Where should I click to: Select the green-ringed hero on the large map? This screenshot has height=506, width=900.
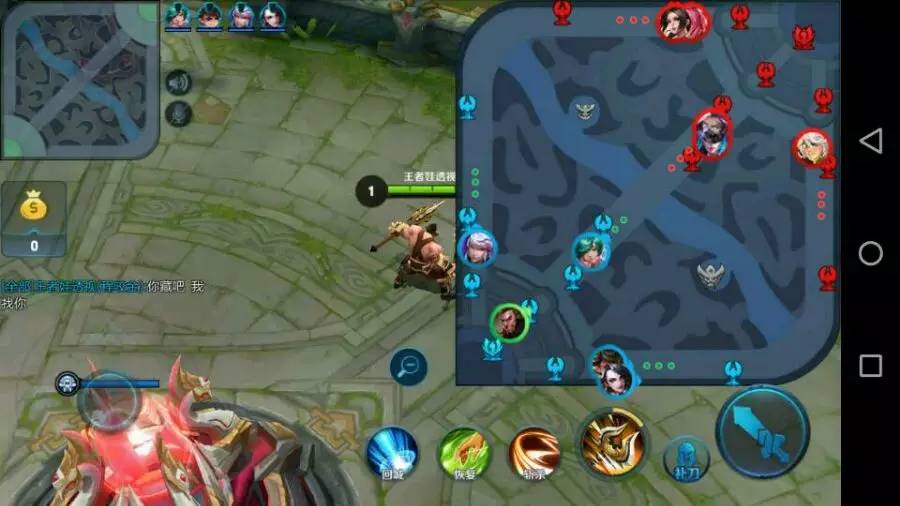click(x=509, y=322)
